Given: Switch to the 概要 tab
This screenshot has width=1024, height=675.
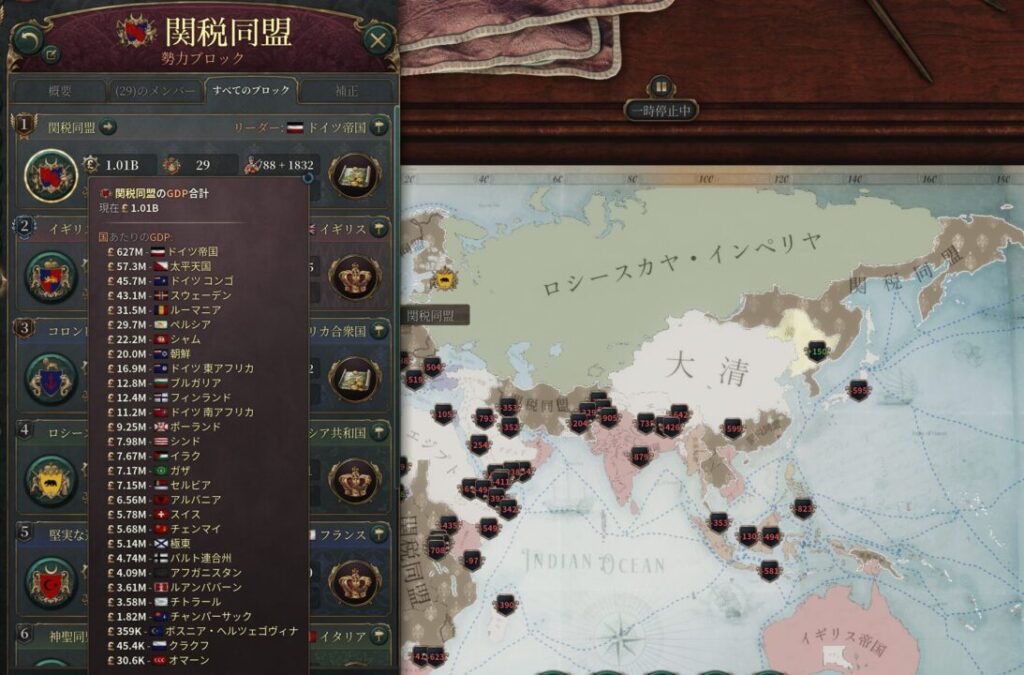Looking at the screenshot, I should click(60, 91).
